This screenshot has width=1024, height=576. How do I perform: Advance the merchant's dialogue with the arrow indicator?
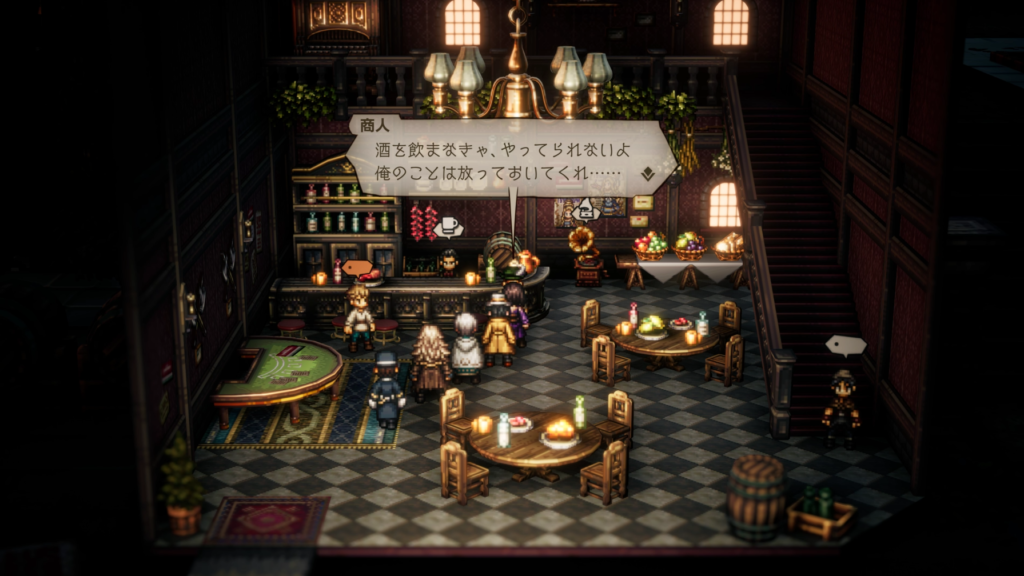(647, 172)
